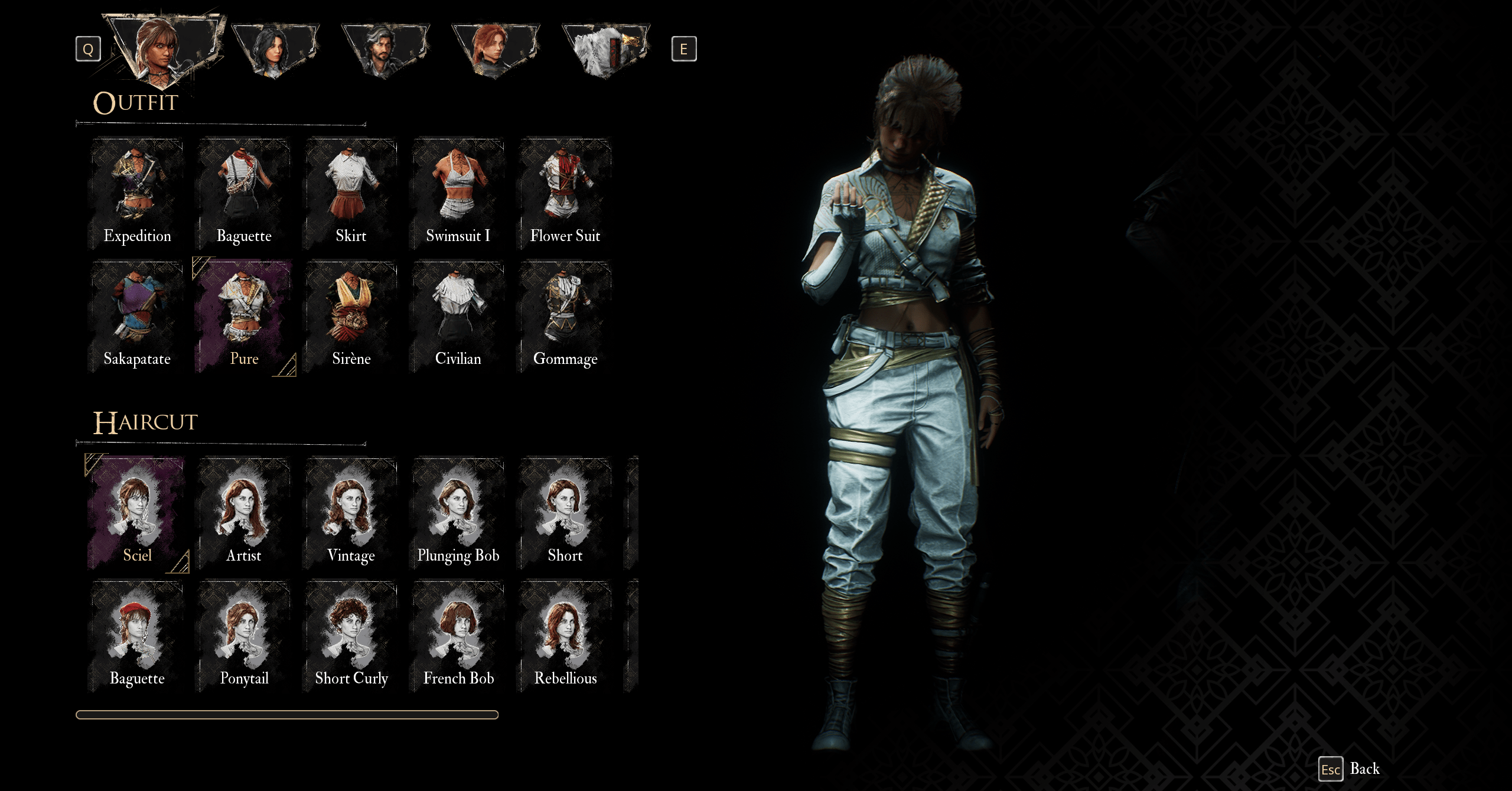The height and width of the screenshot is (791, 1512).
Task: Equip the Skirt outfit
Action: pyautogui.click(x=351, y=194)
